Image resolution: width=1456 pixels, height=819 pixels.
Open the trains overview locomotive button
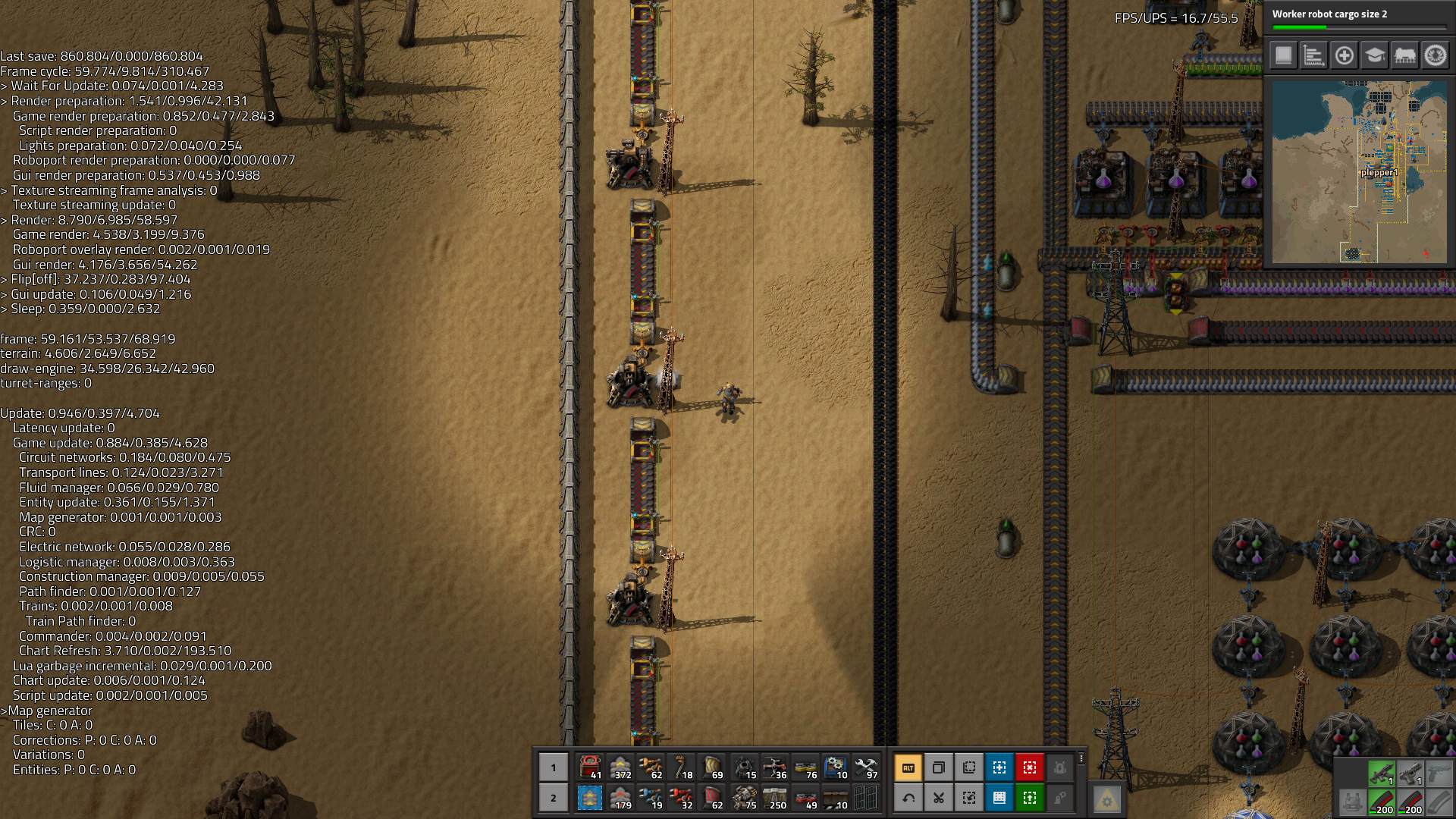(1404, 55)
